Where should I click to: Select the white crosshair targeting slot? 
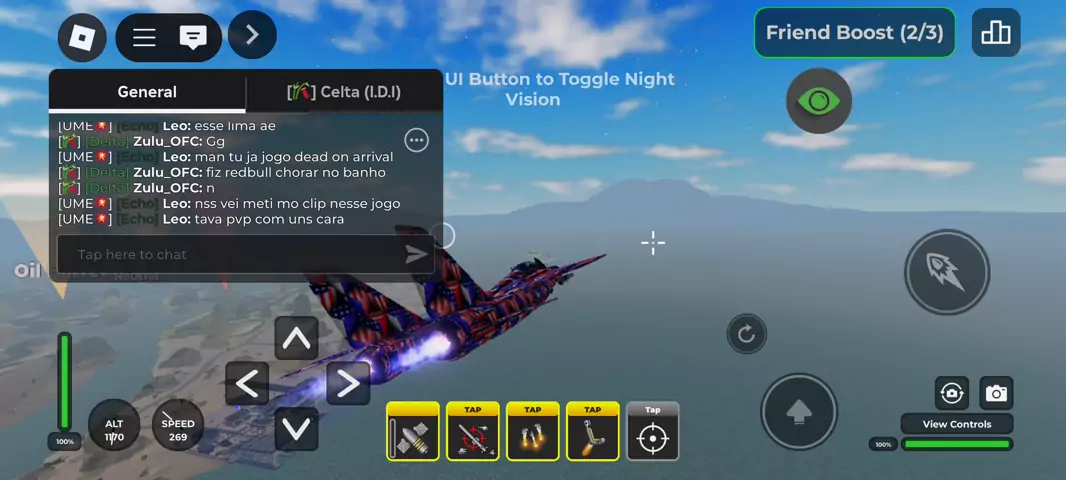(x=653, y=432)
